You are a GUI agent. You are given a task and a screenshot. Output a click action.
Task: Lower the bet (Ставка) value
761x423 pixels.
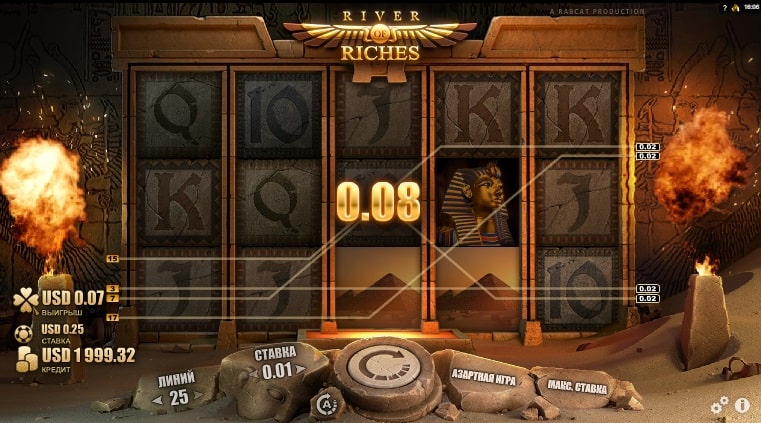tap(256, 373)
